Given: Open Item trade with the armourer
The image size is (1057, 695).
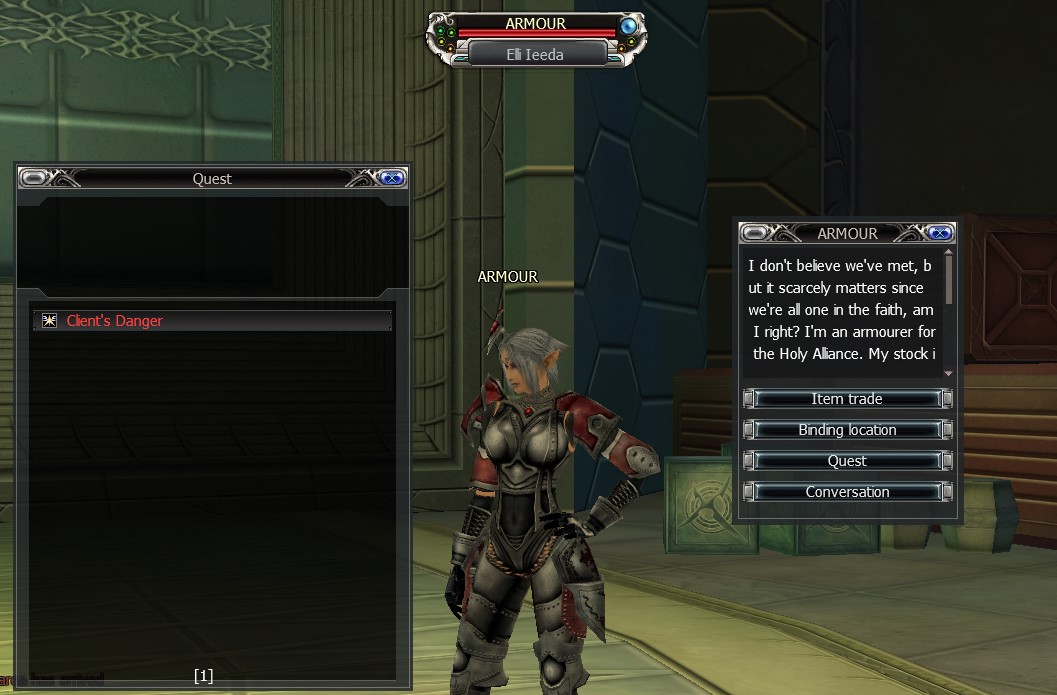Looking at the screenshot, I should pyautogui.click(x=847, y=399).
